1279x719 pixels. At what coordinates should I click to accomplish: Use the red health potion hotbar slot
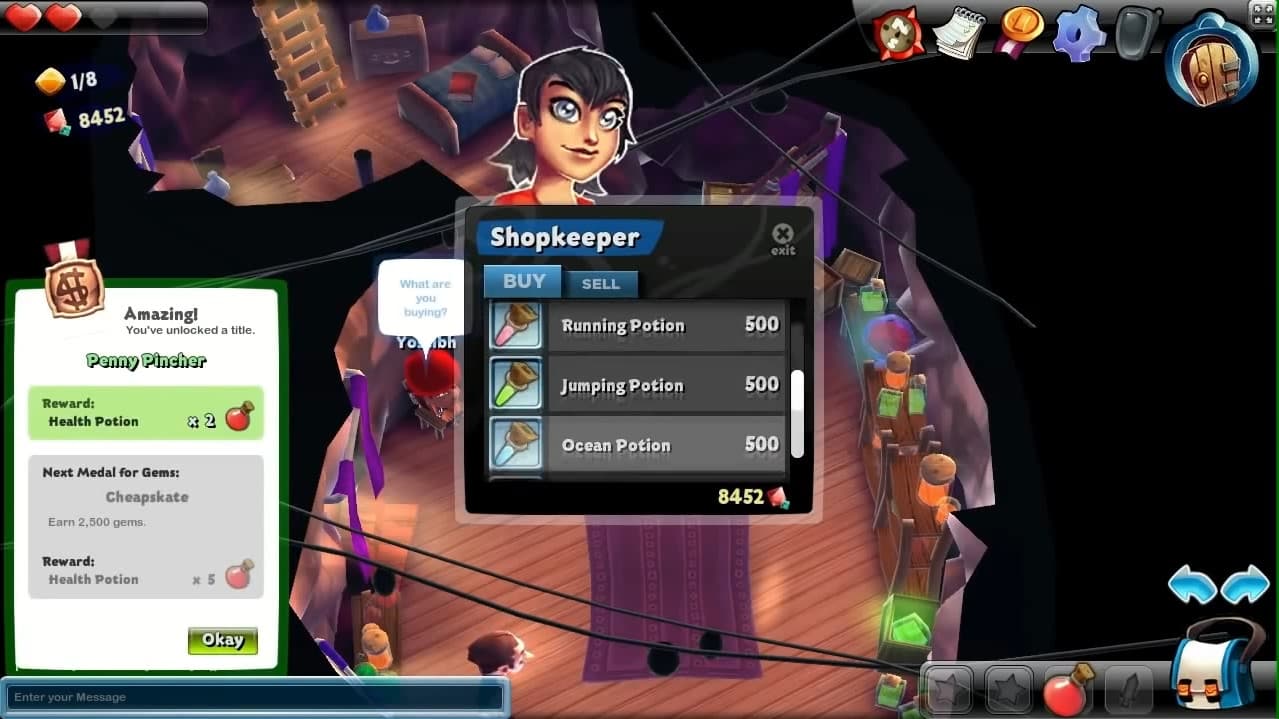(x=1066, y=690)
